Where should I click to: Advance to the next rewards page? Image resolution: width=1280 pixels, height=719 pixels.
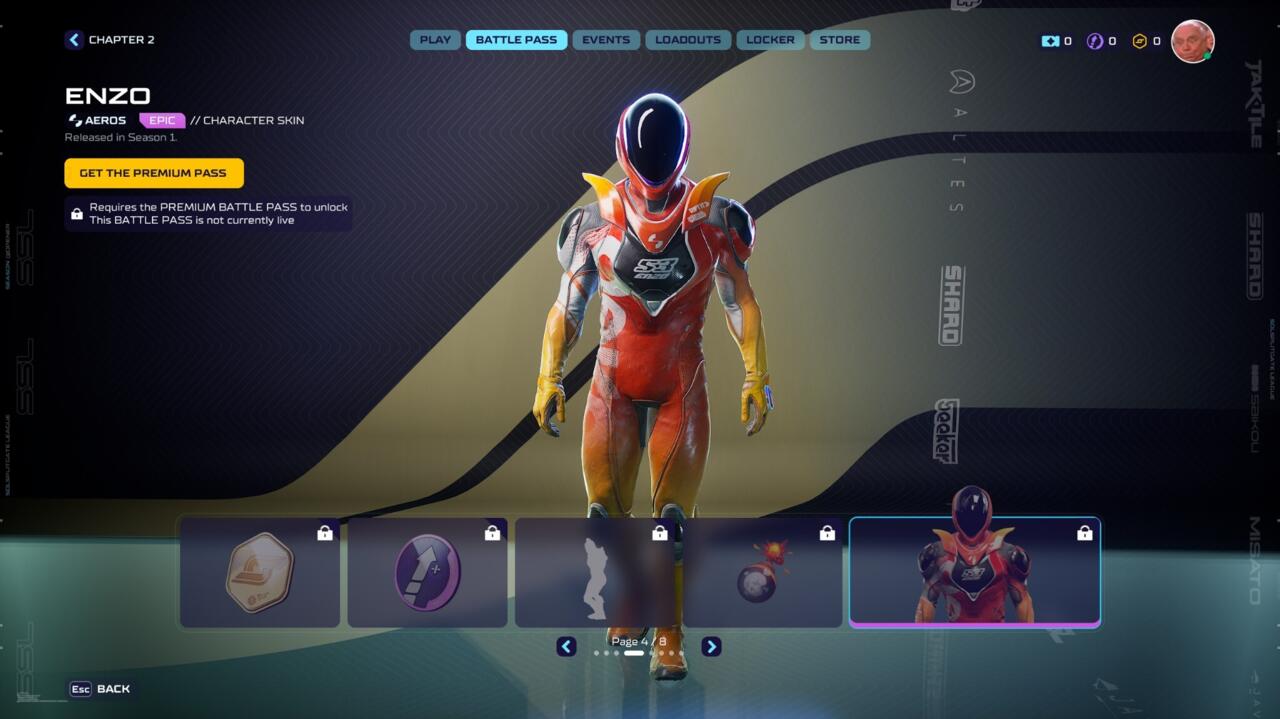711,647
